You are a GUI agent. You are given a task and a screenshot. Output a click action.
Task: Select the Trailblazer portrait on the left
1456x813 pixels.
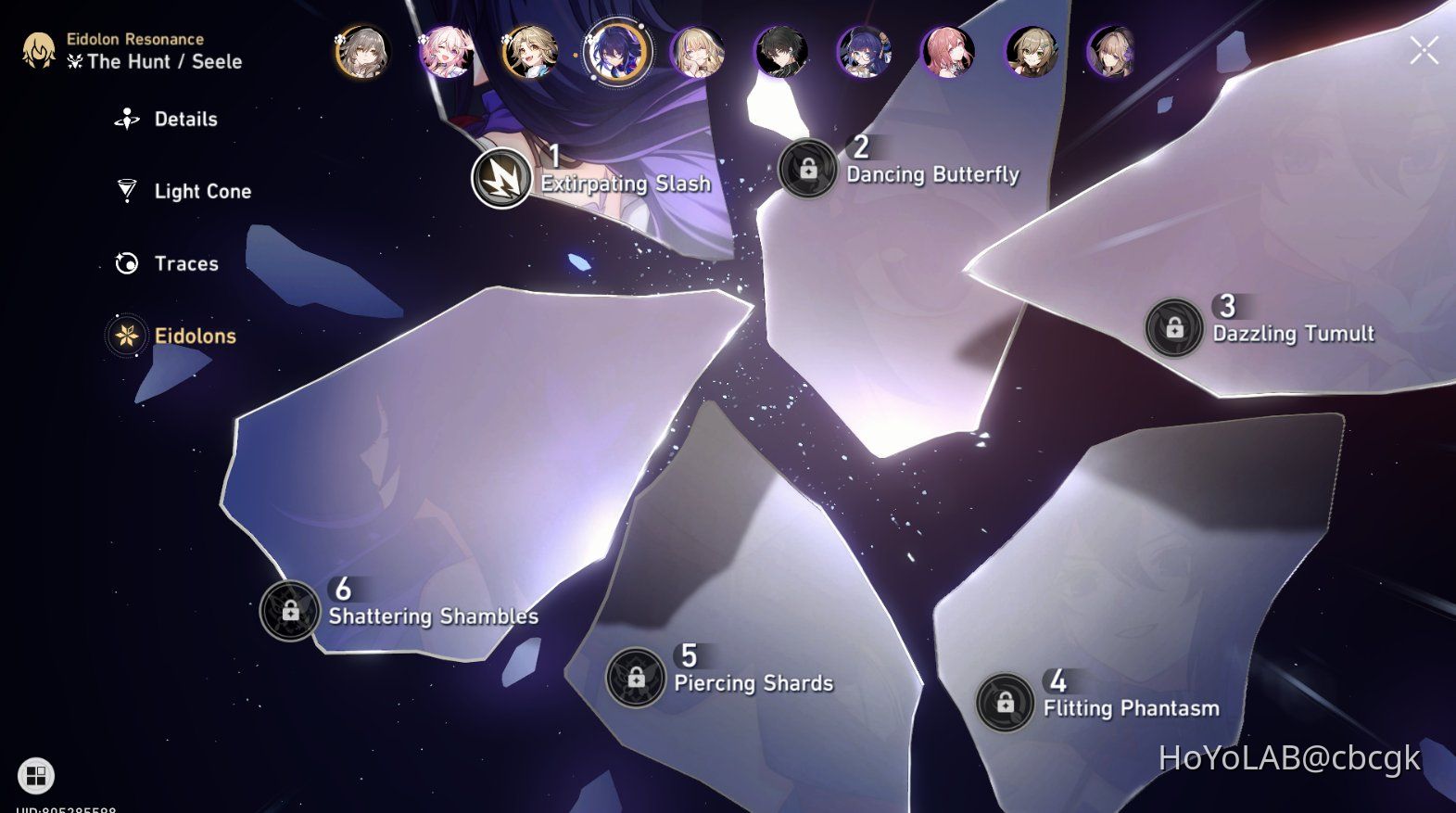click(363, 54)
